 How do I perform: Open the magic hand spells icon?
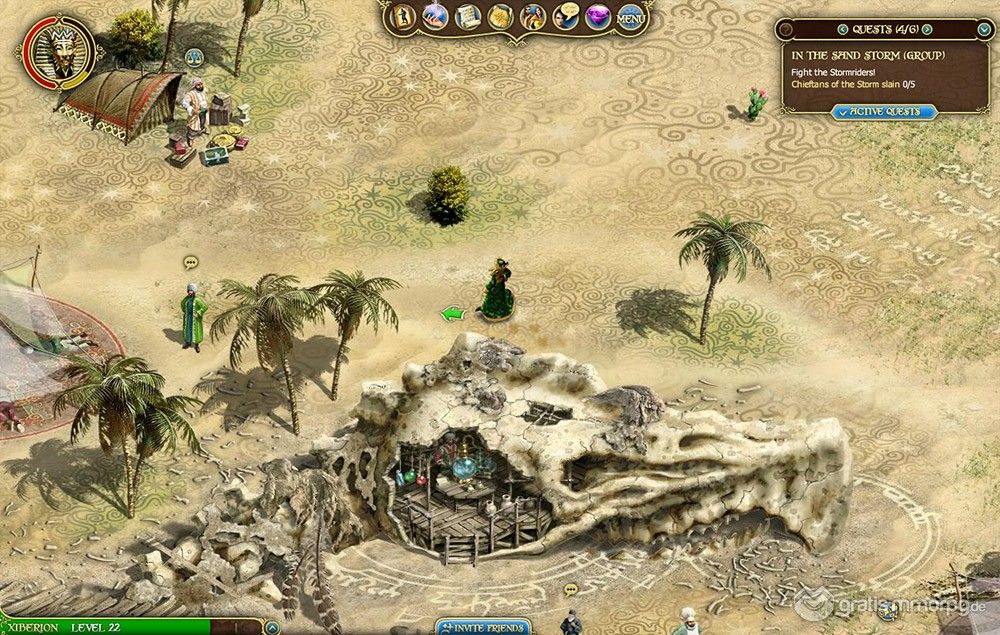(435, 17)
